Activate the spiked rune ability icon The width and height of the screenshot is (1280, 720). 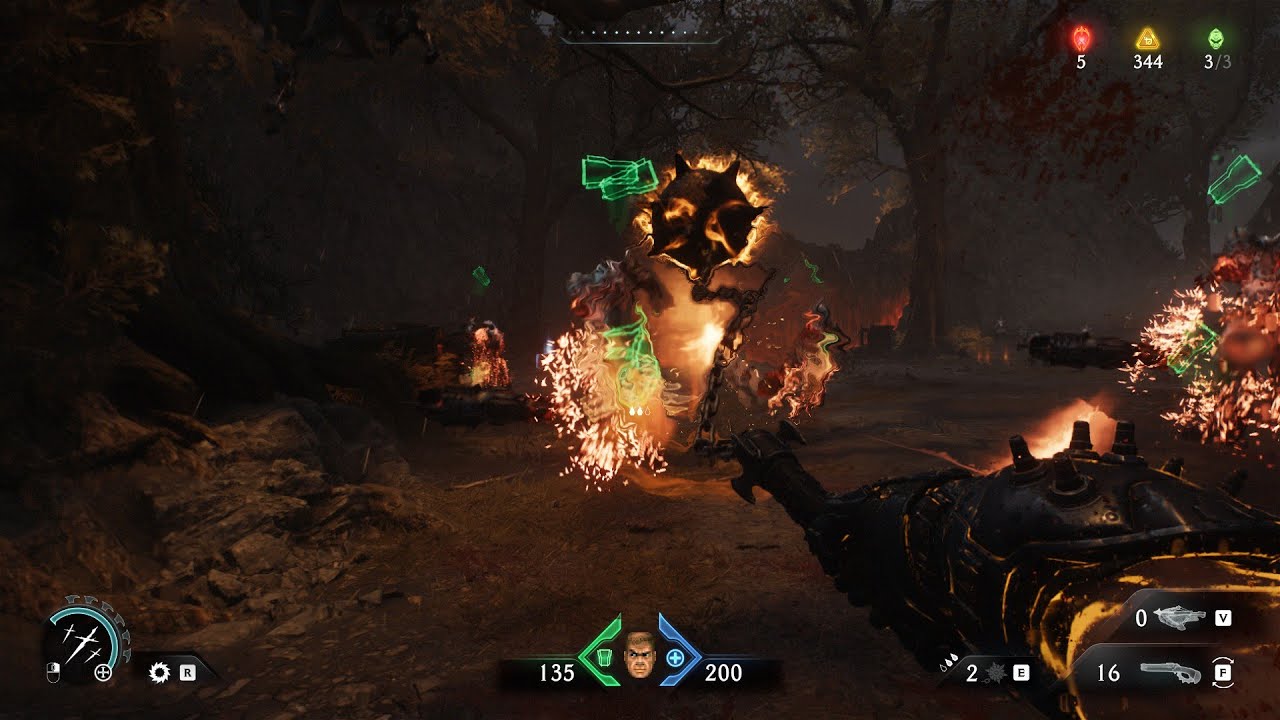[997, 673]
